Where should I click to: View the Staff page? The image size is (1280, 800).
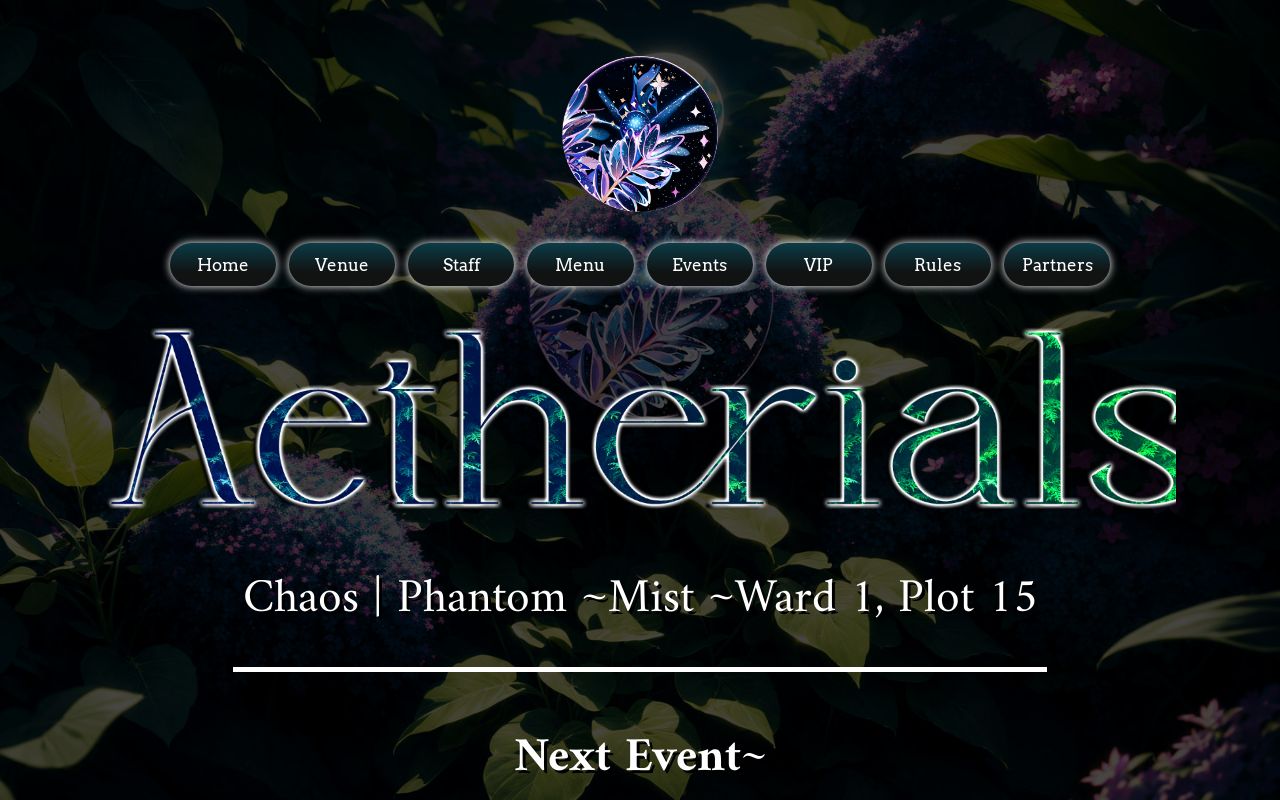coord(461,265)
